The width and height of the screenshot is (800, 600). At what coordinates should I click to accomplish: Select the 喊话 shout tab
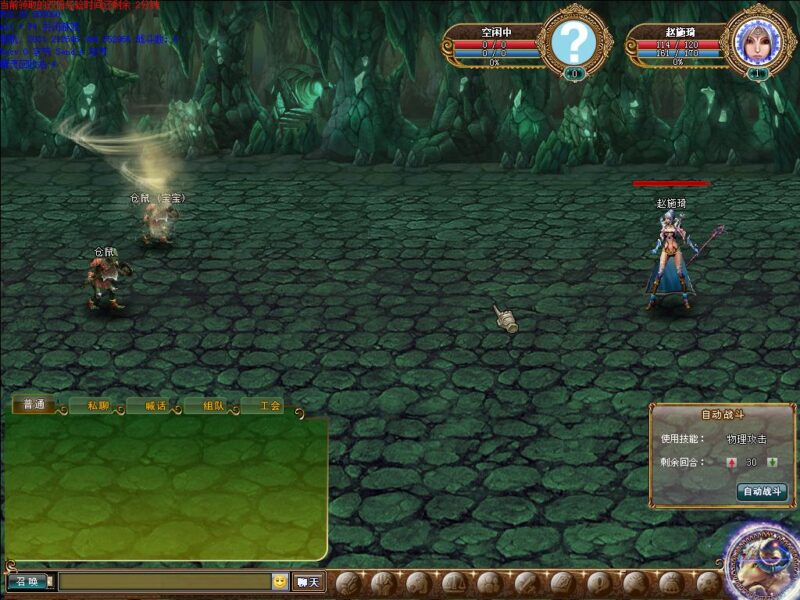click(155, 406)
